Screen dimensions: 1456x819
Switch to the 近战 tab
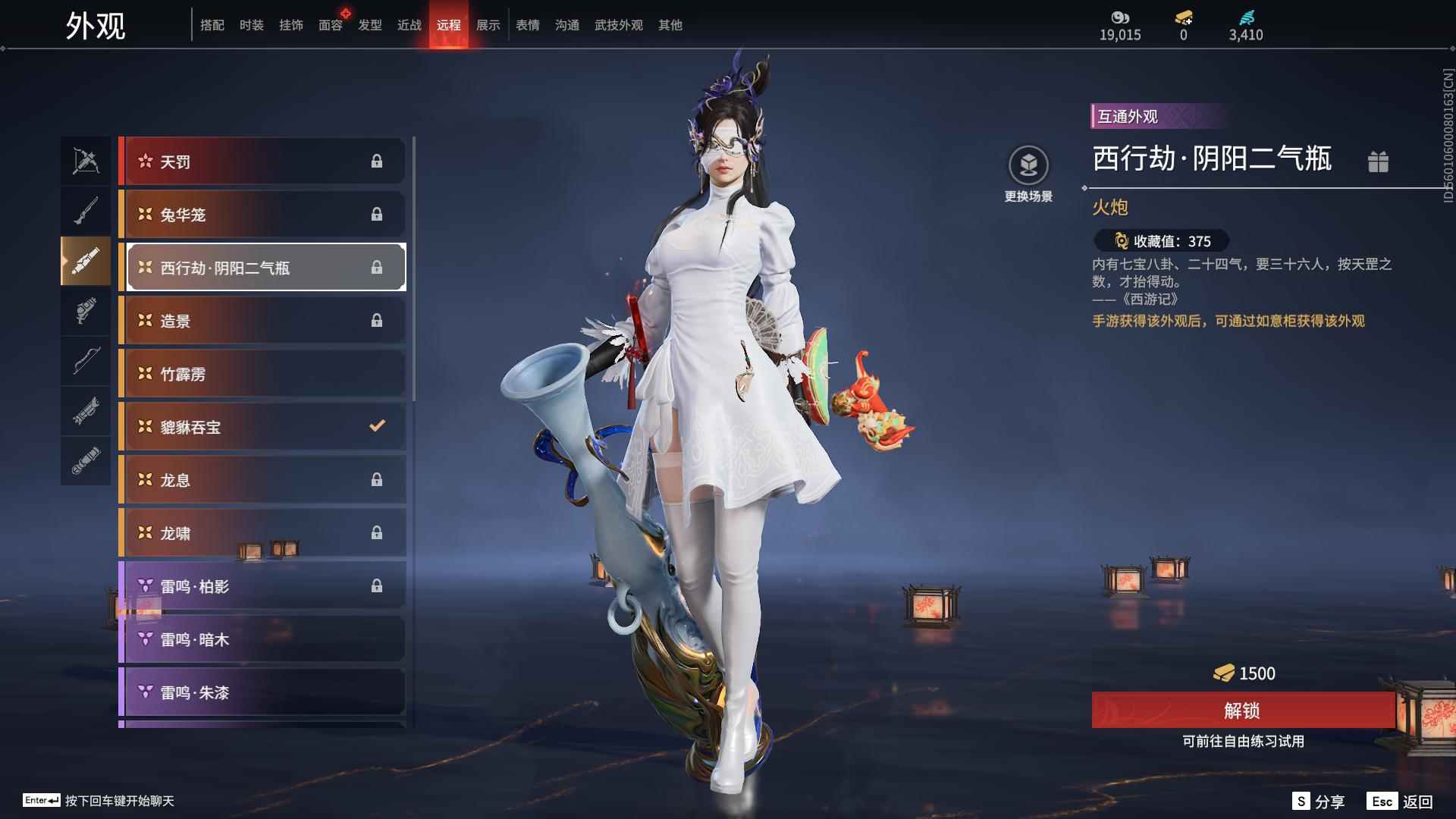pos(409,25)
